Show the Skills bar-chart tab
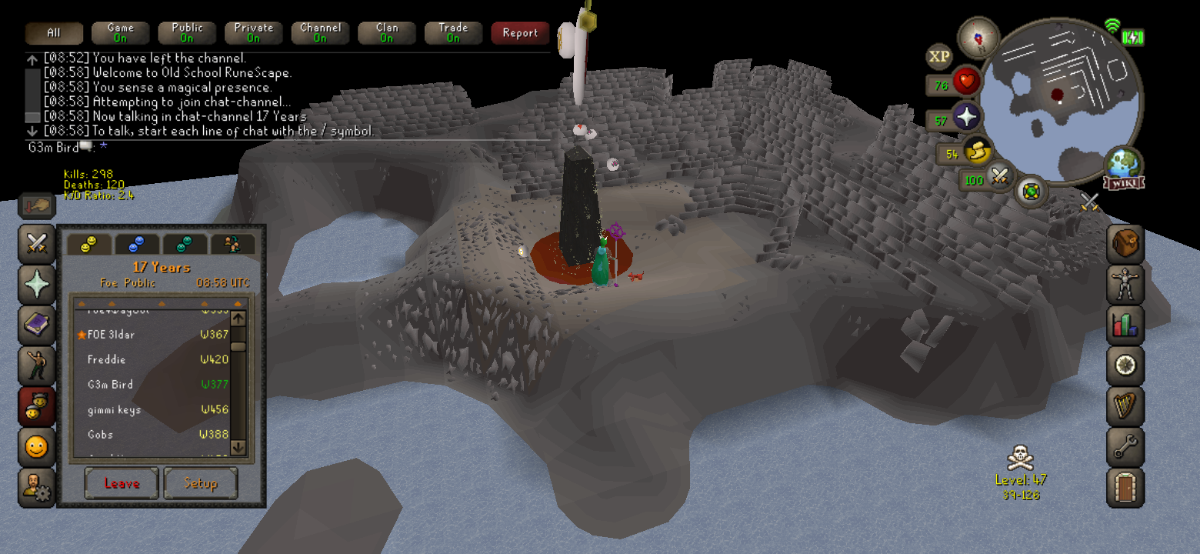This screenshot has height=554, width=1200. (1125, 325)
